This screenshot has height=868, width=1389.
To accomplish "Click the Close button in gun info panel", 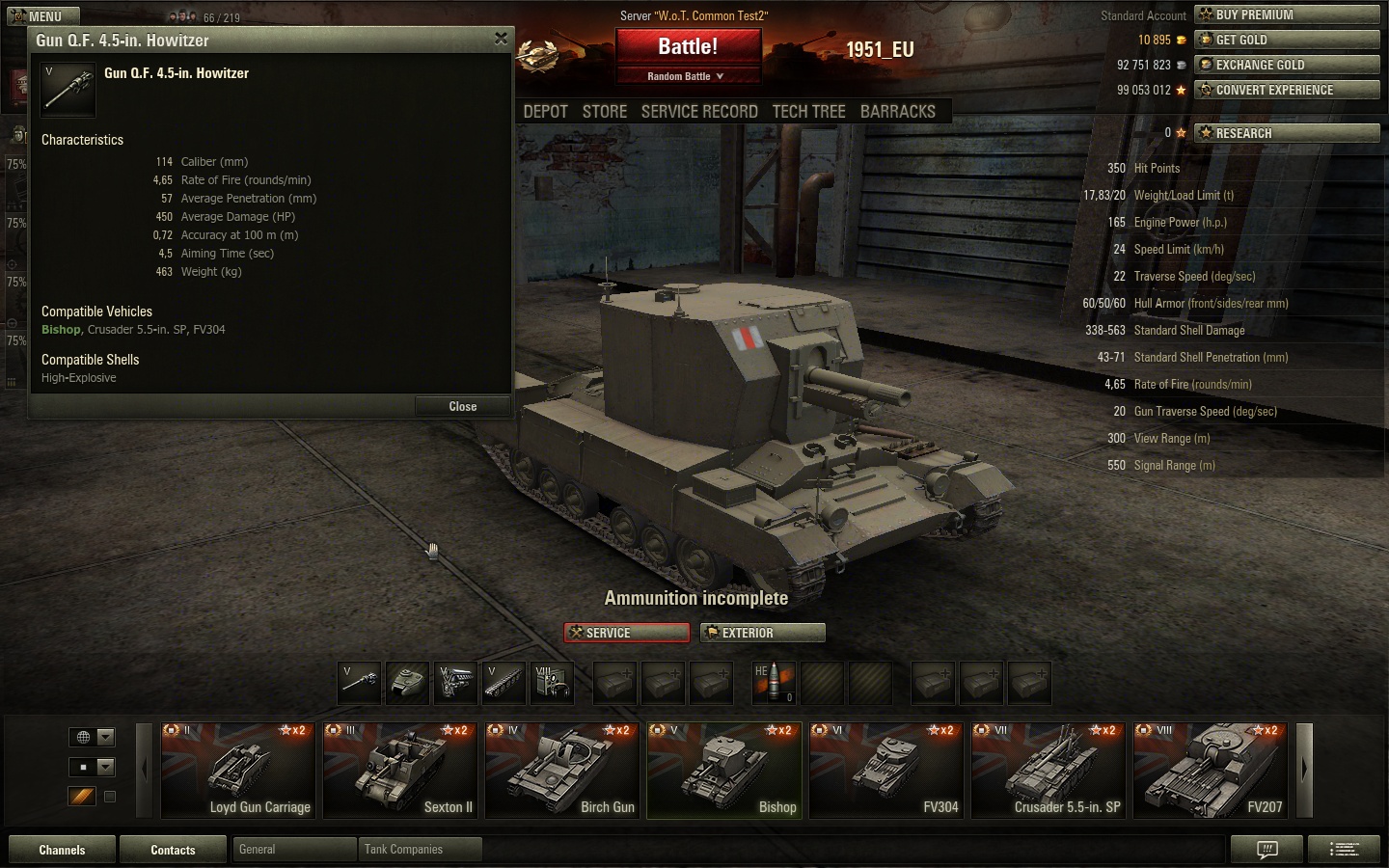I will tap(462, 406).
